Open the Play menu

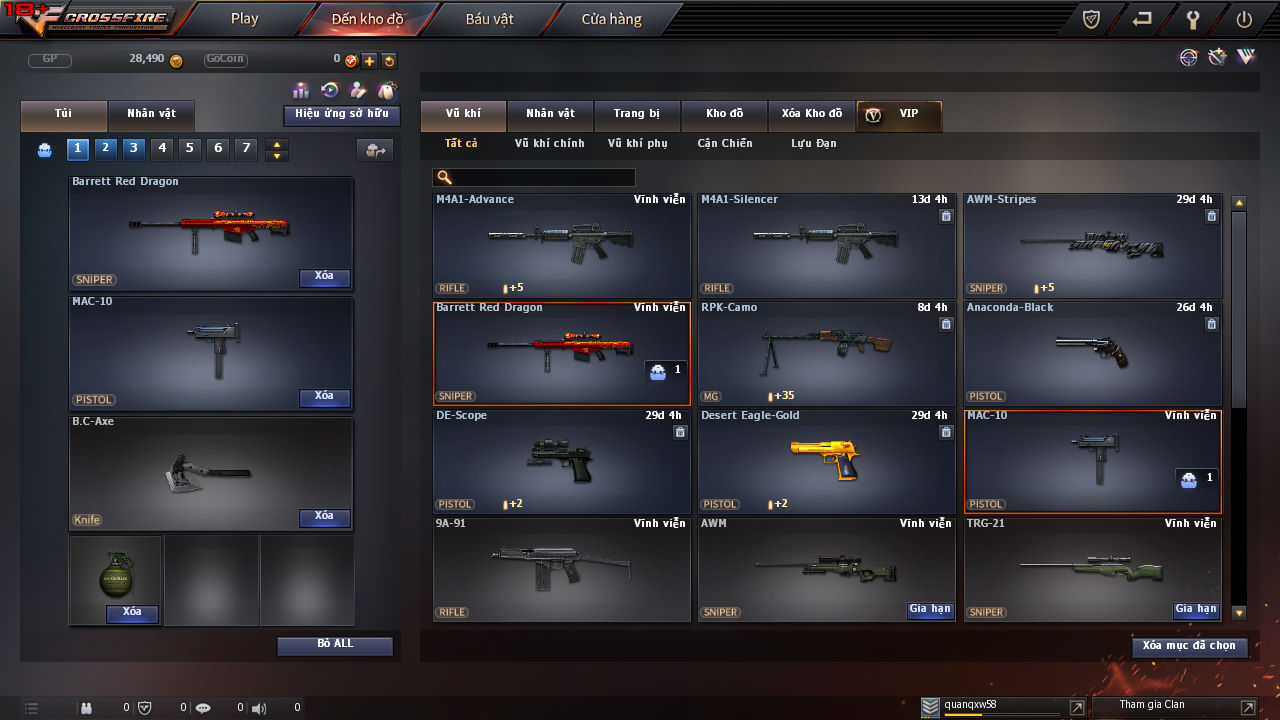coord(244,19)
